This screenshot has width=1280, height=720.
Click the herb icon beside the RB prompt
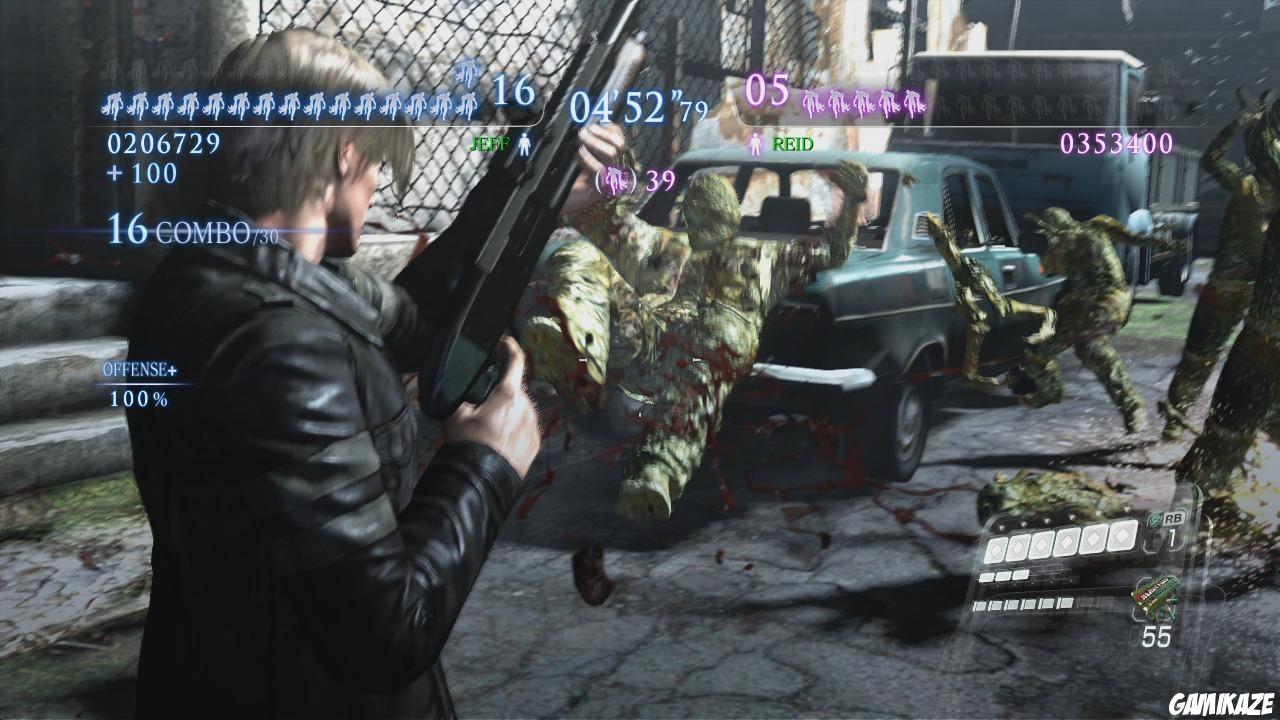pos(1152,519)
